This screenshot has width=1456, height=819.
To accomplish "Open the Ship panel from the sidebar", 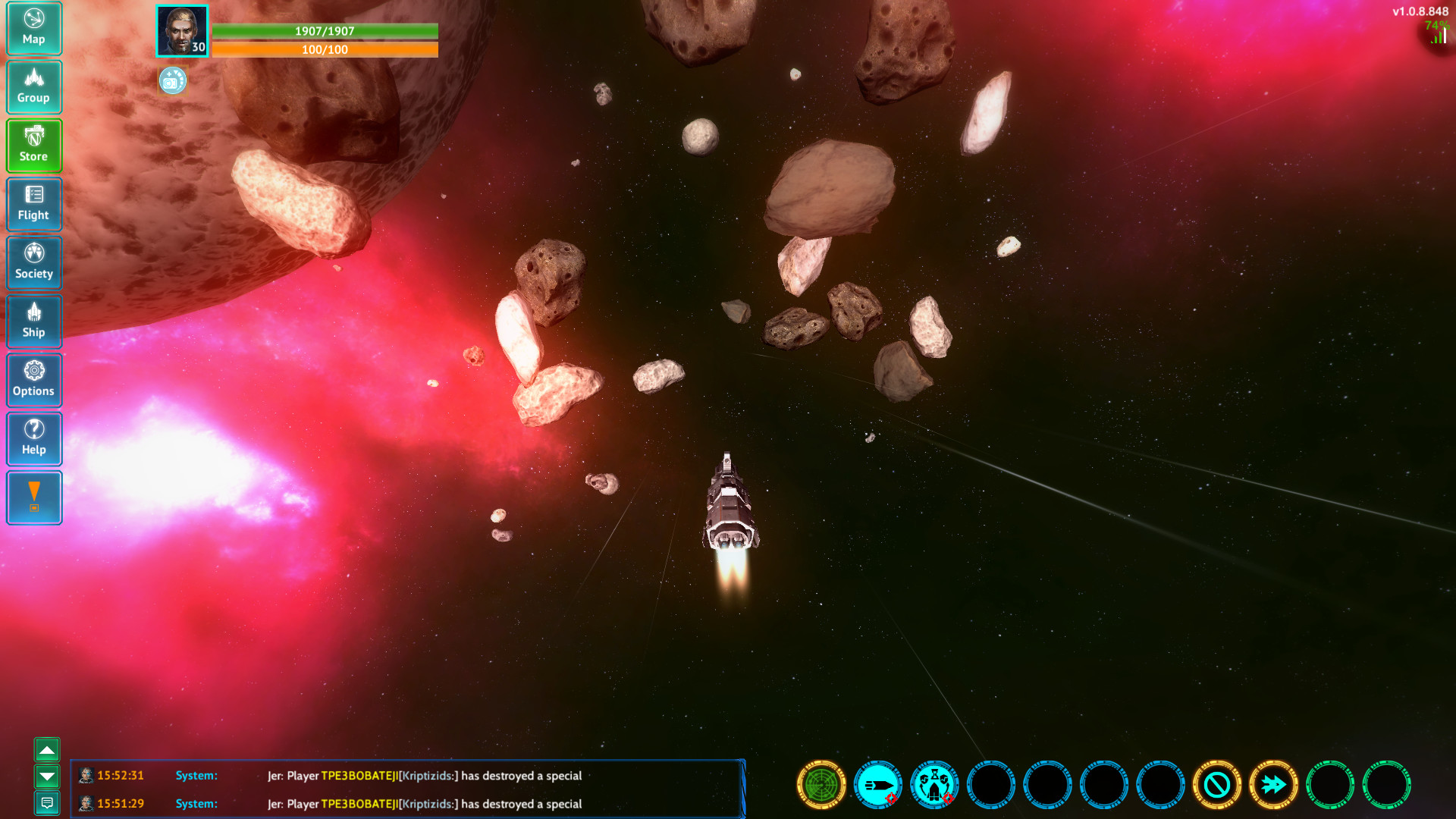I will coord(34,322).
